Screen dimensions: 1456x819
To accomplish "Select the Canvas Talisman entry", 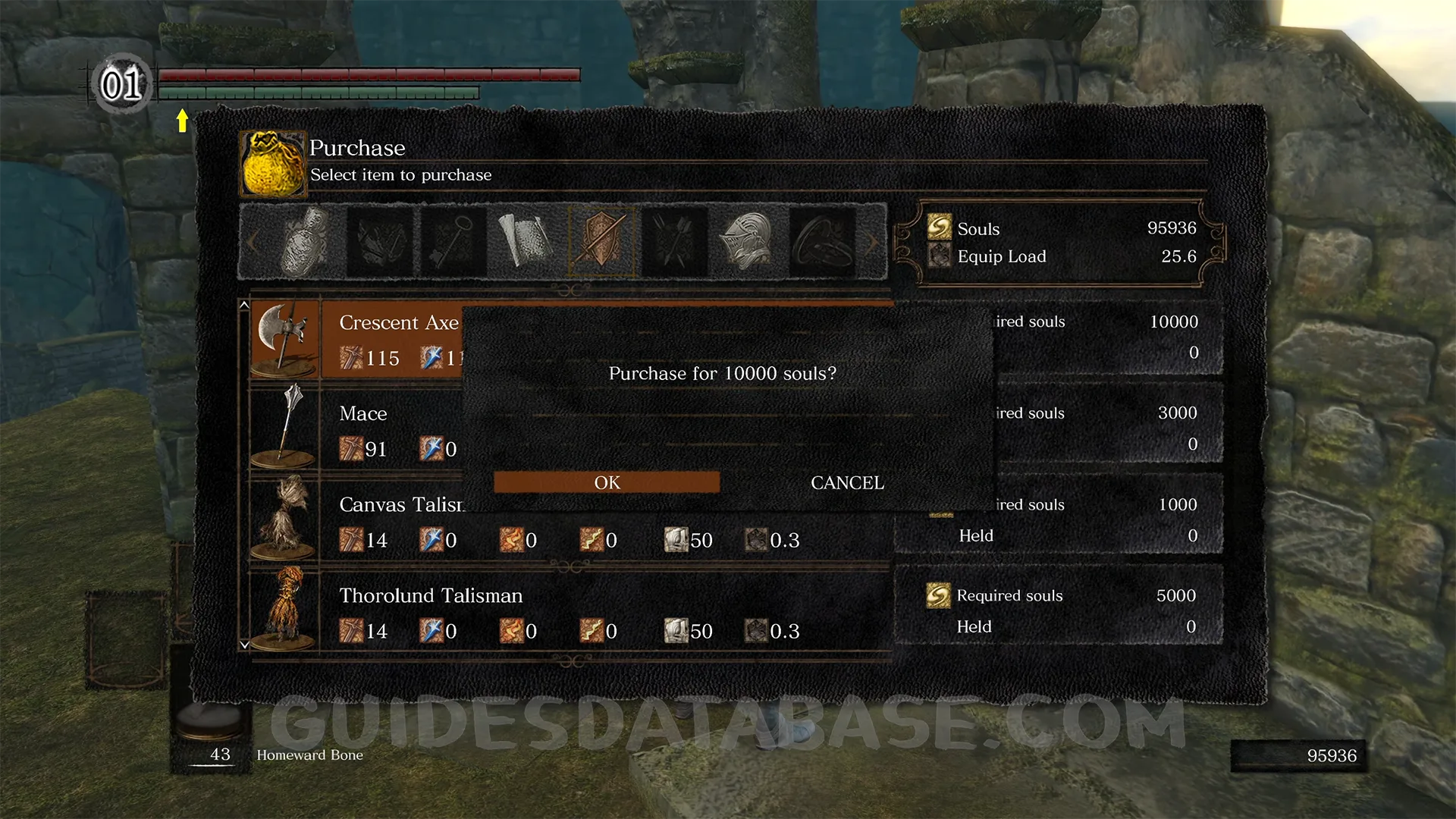I will click(402, 505).
